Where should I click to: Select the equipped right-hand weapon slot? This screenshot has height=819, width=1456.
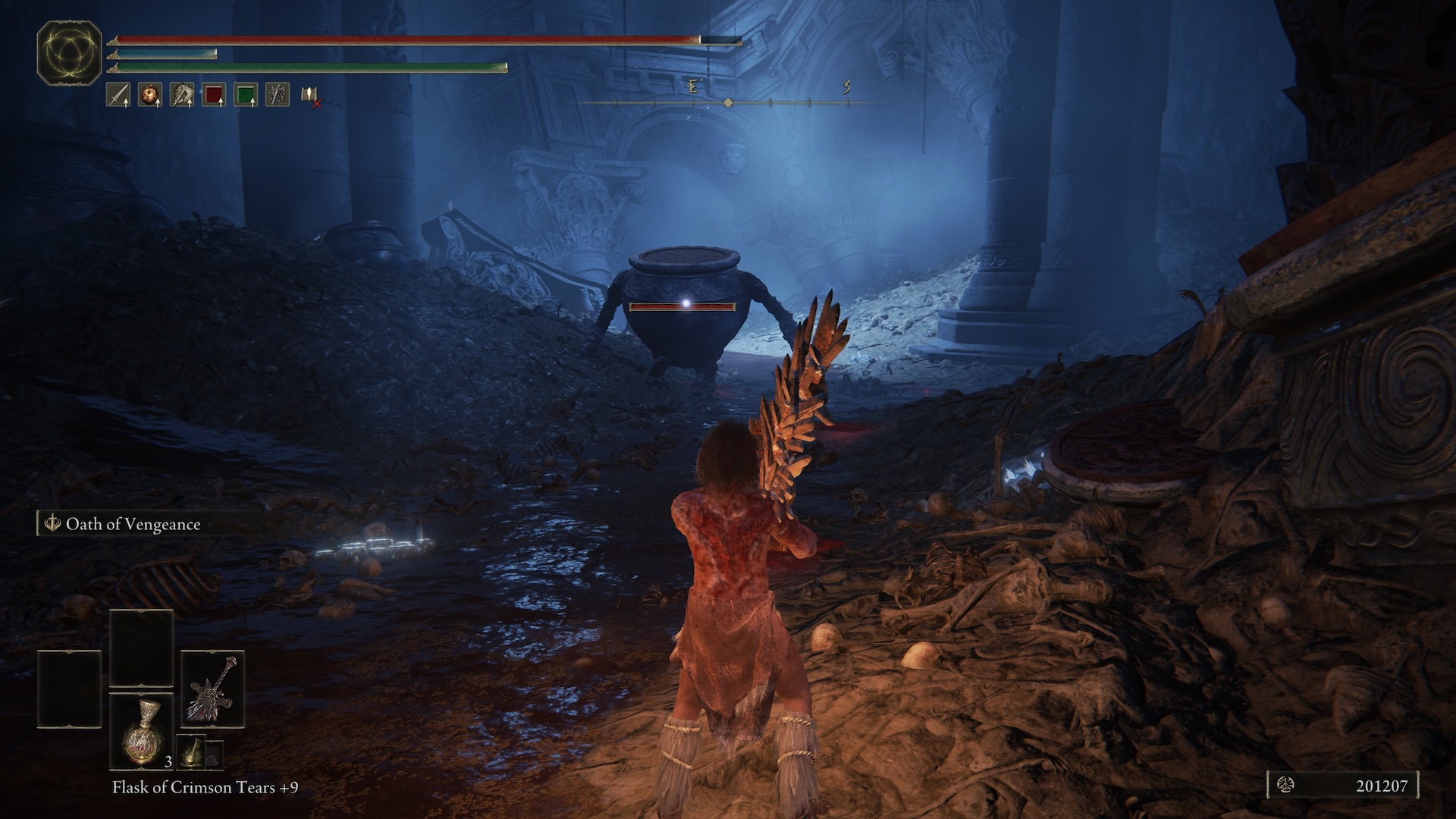(212, 689)
